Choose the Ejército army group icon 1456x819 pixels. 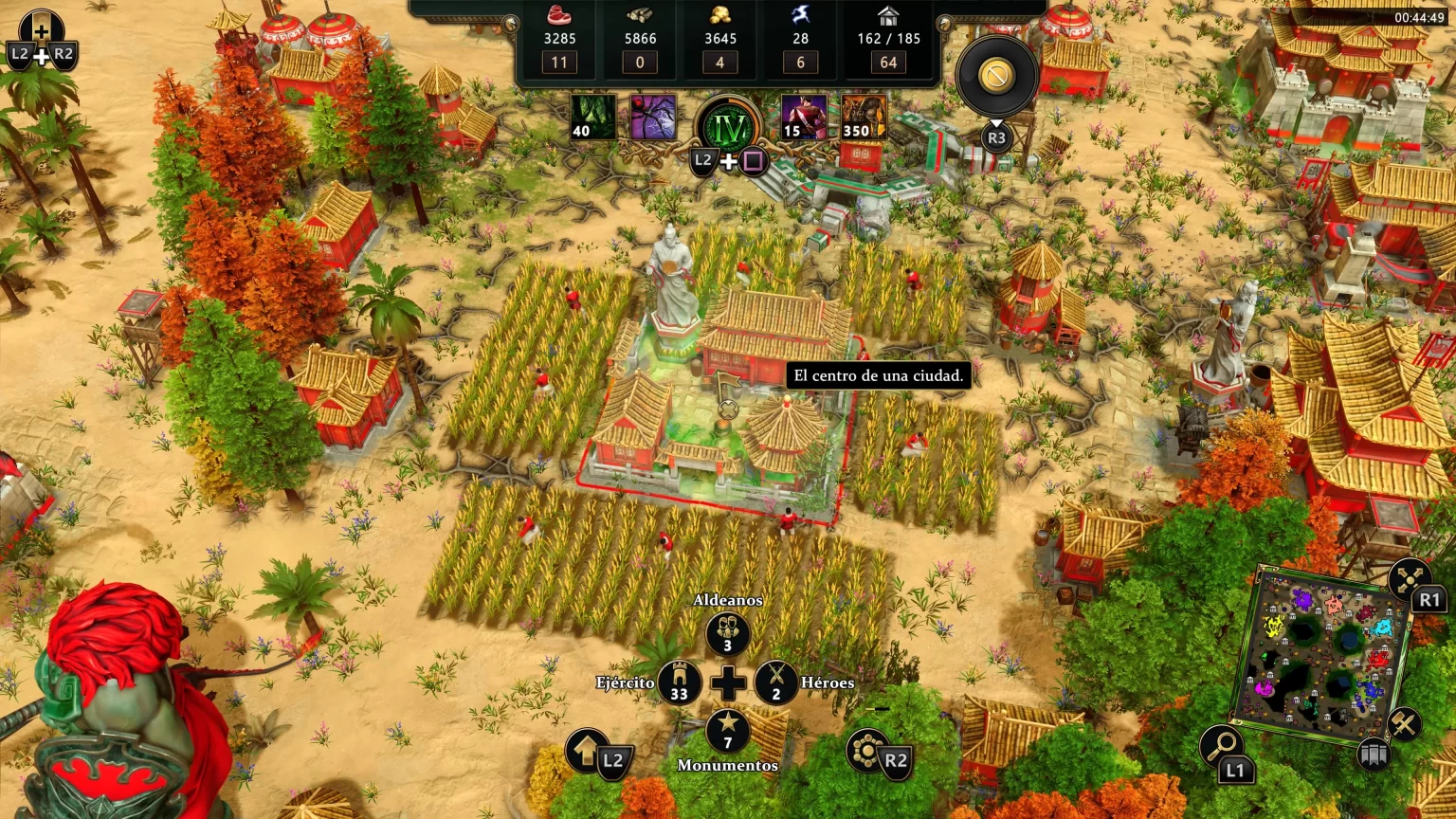click(680, 682)
